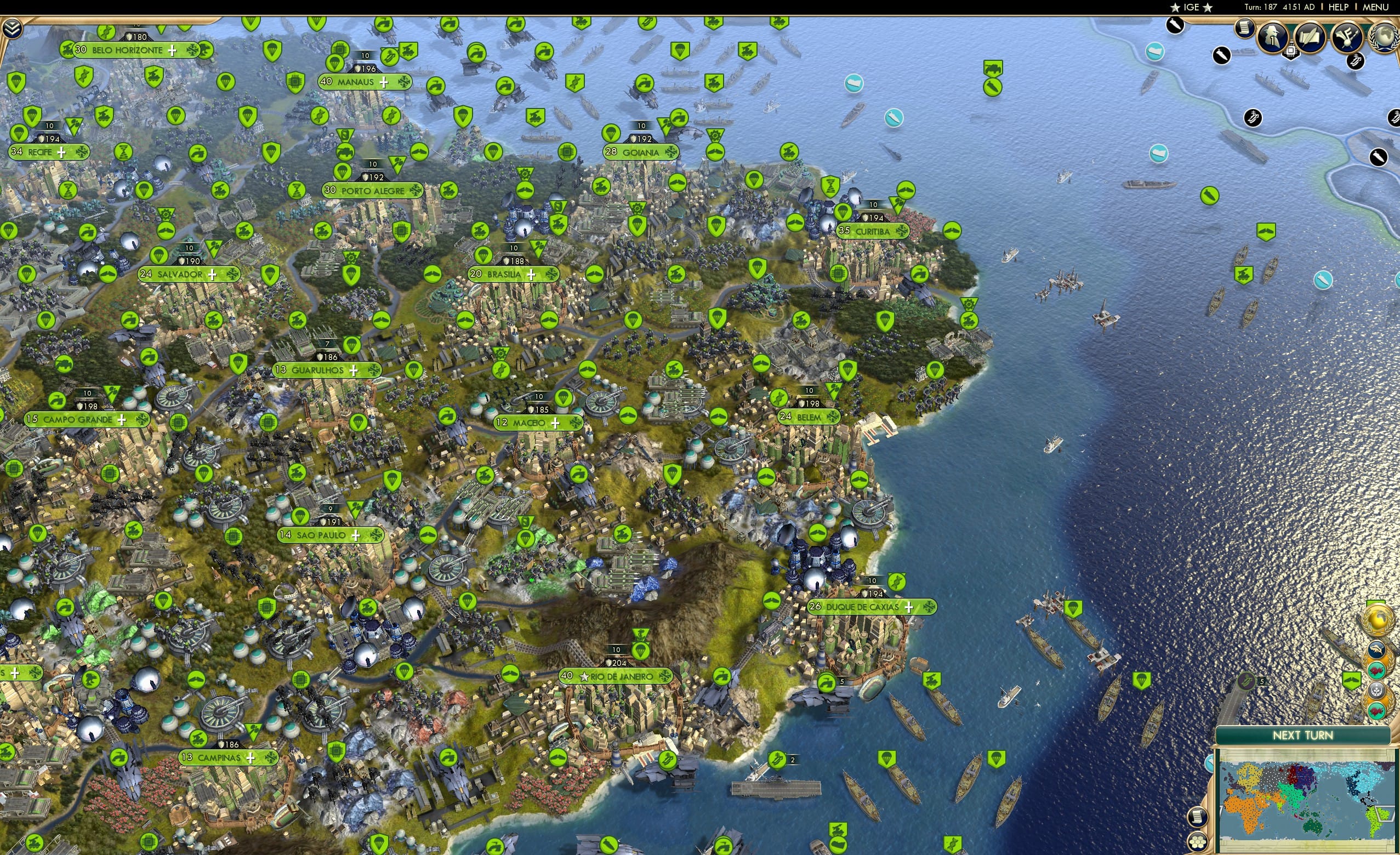Open HELP from the top bar
This screenshot has height=855, width=1400.
pyautogui.click(x=1339, y=7)
